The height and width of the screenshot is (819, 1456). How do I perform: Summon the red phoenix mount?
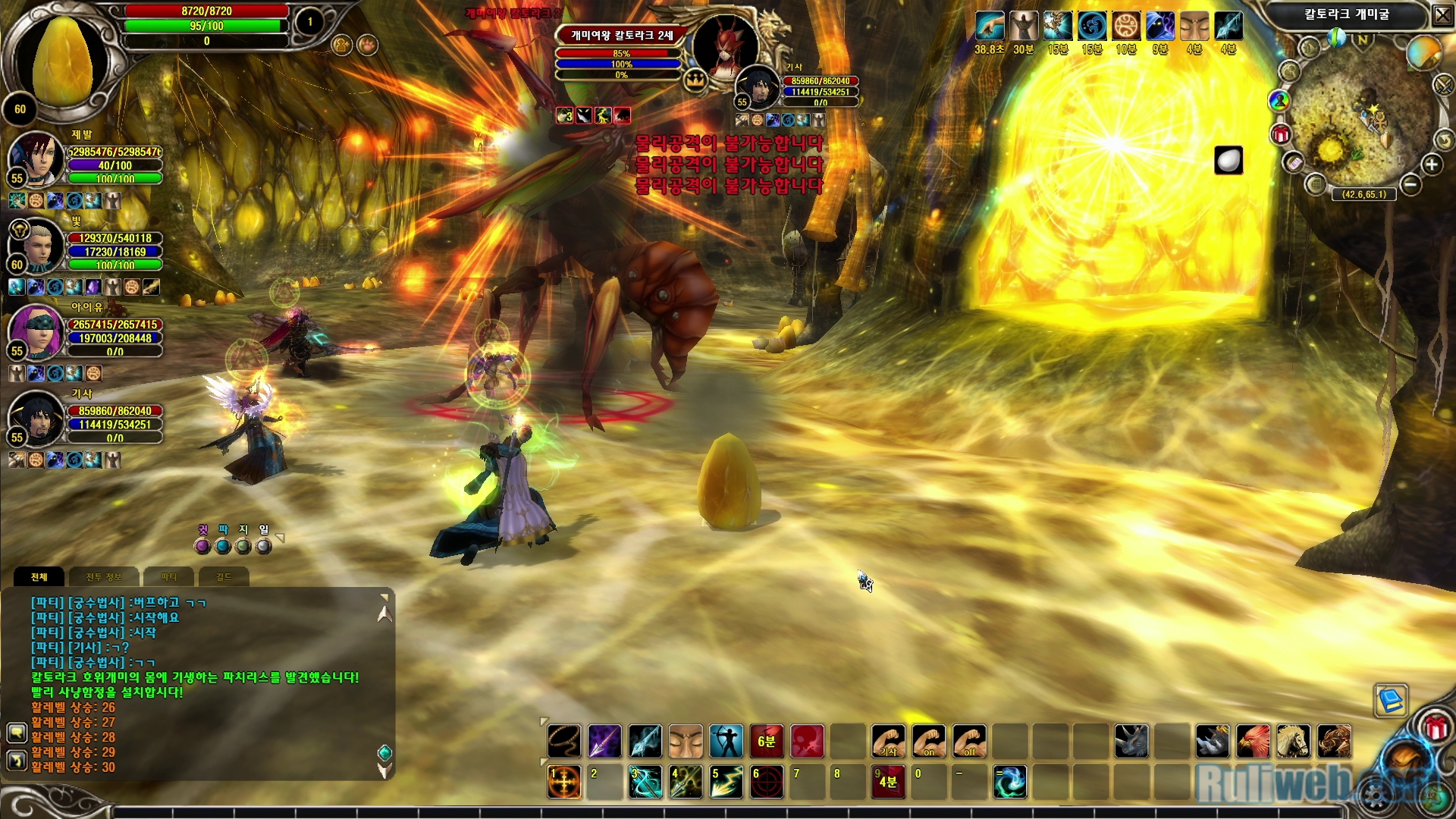[x=1253, y=741]
